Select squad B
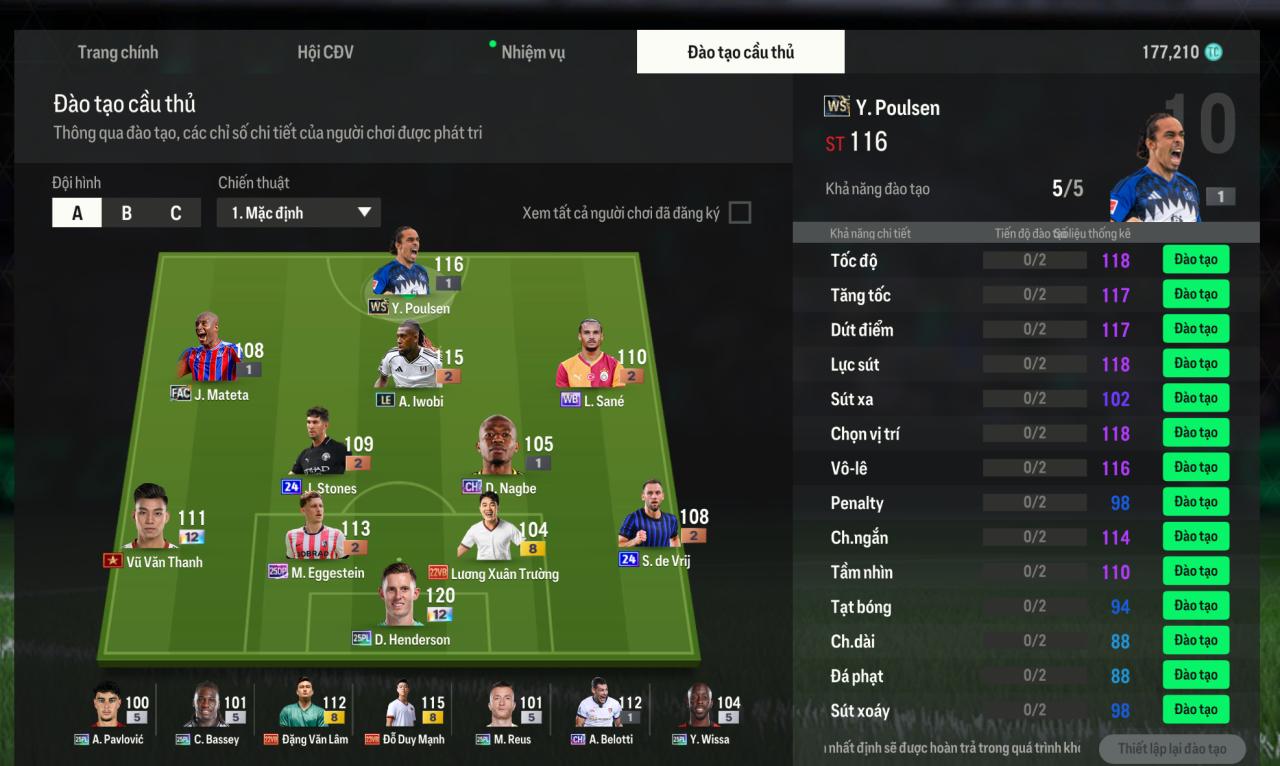Viewport: 1280px width, 766px height. tap(126, 213)
